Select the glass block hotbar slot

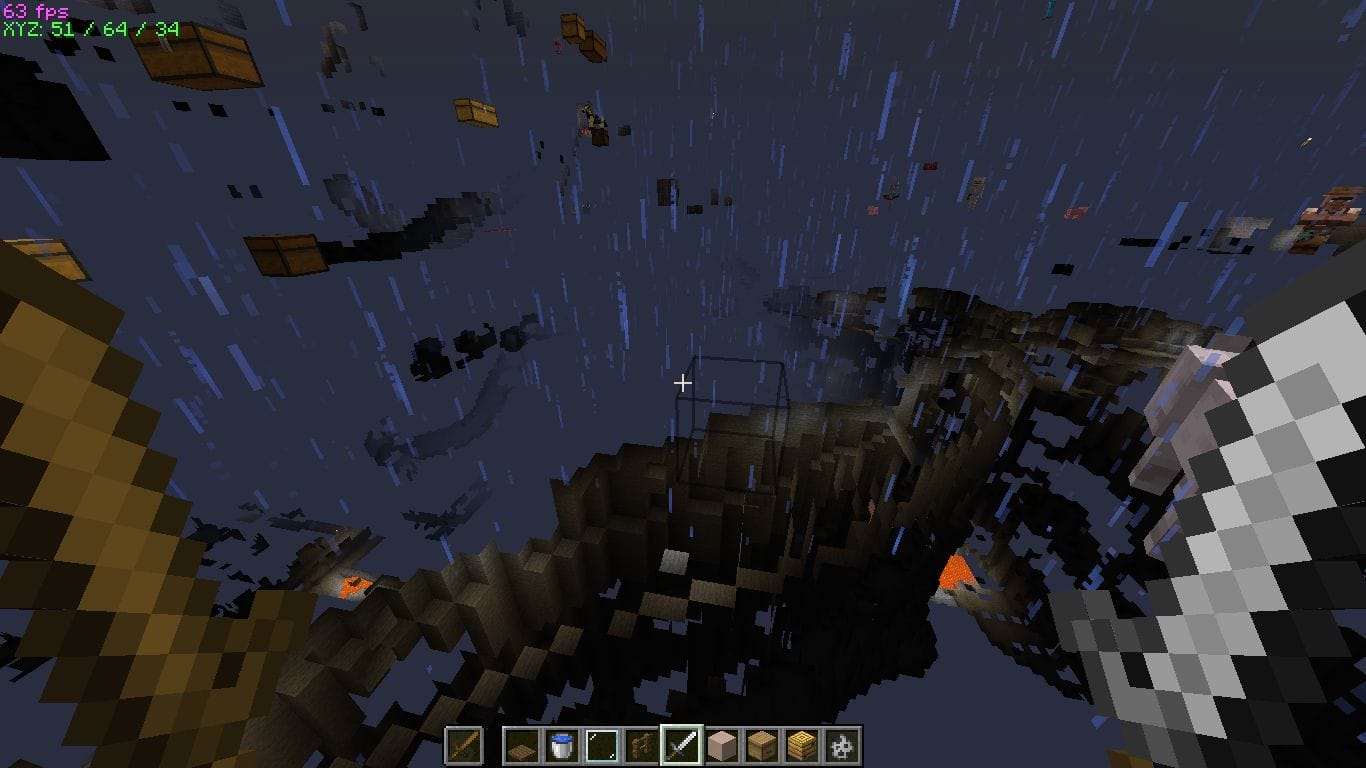coord(601,746)
